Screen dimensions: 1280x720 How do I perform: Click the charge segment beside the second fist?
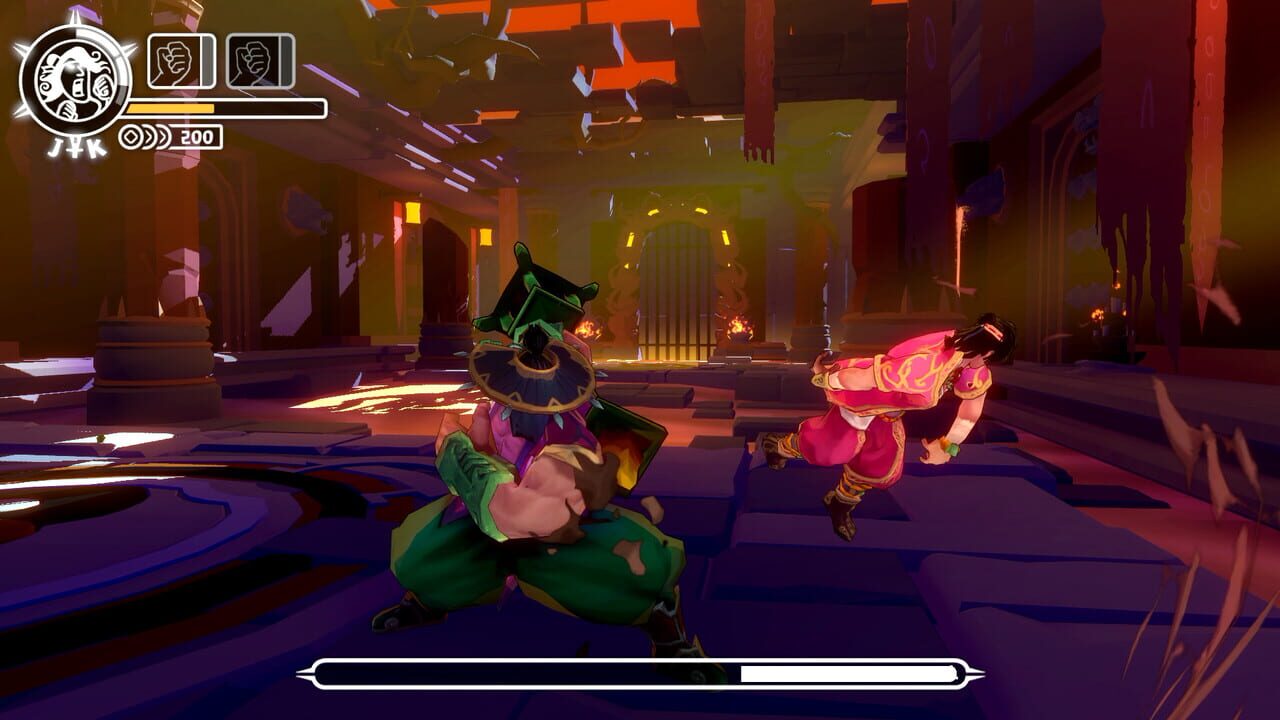(285, 57)
